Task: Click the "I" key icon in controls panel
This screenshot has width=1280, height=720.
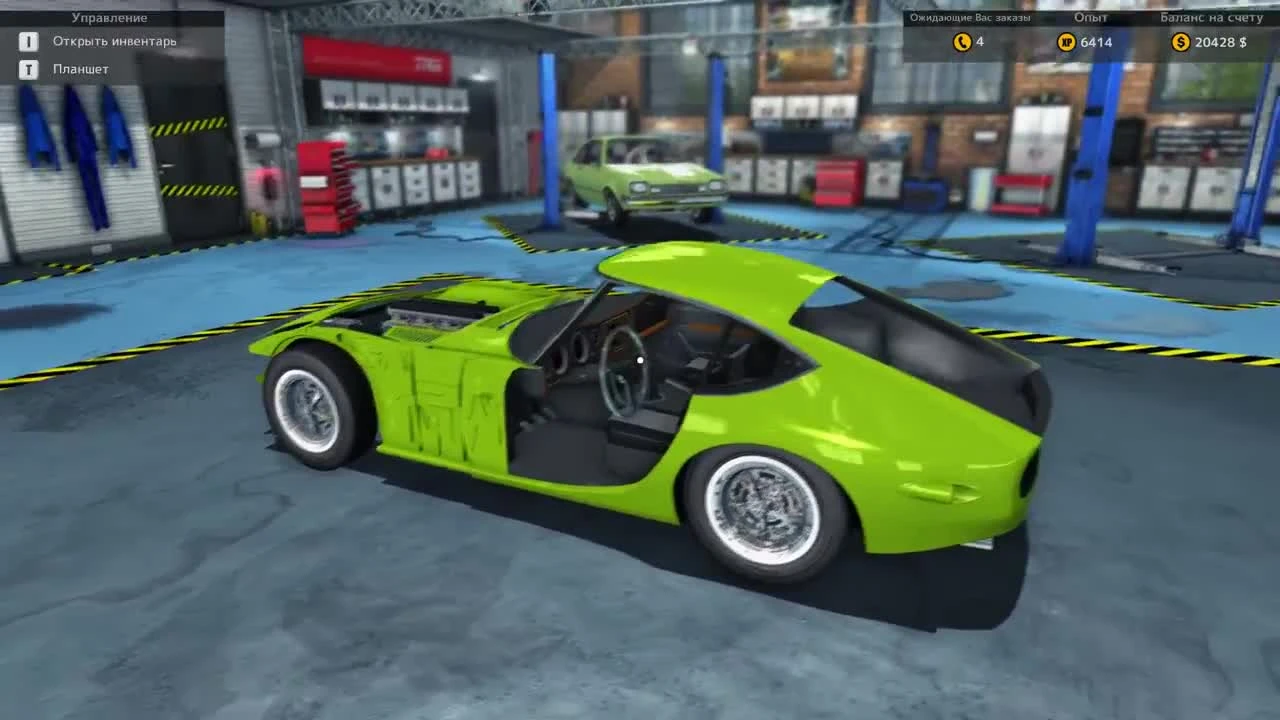Action: click(28, 42)
